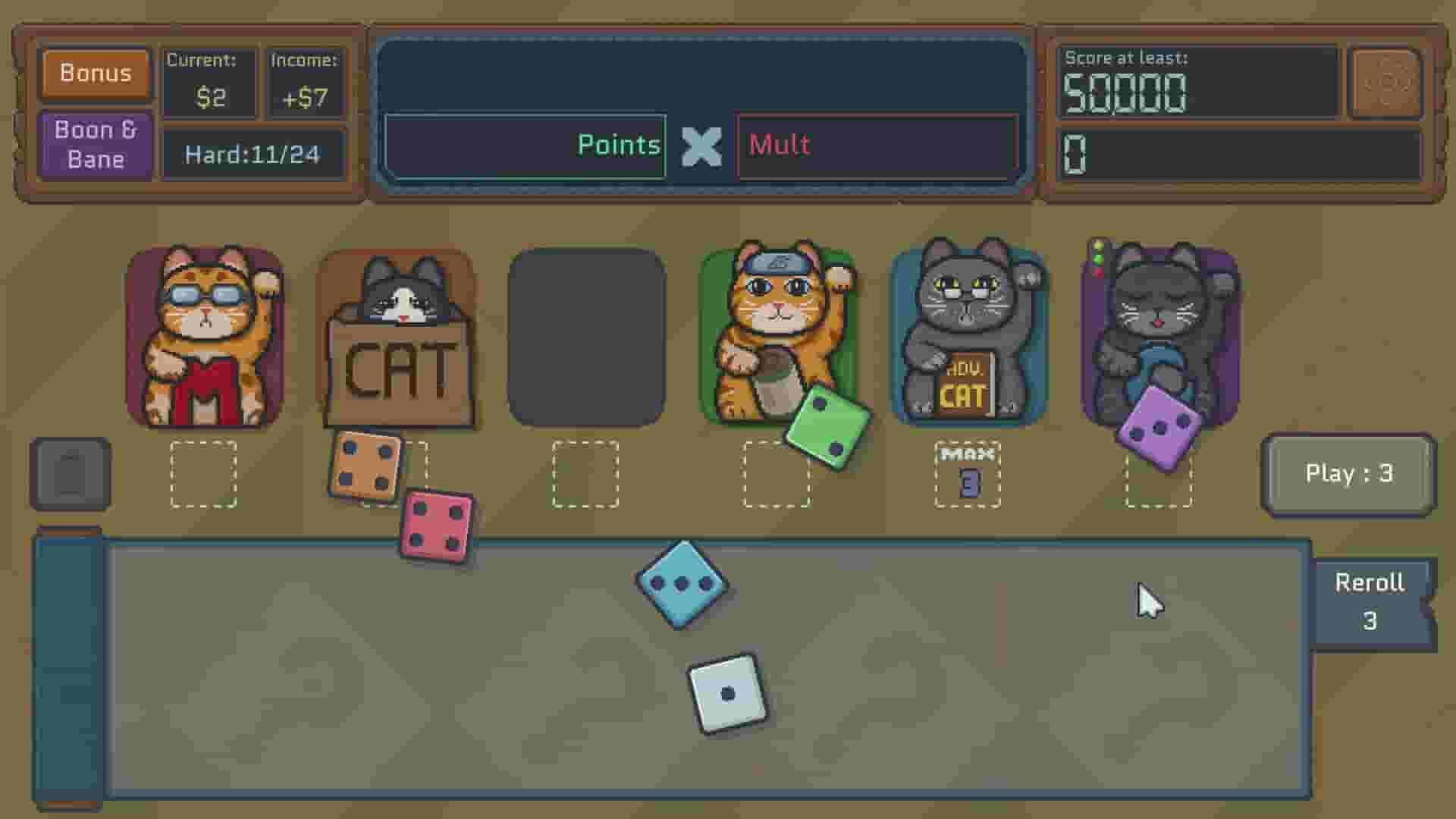Screen dimensions: 1456x819
Task: Click the Income +$7 display
Action: pos(306,81)
